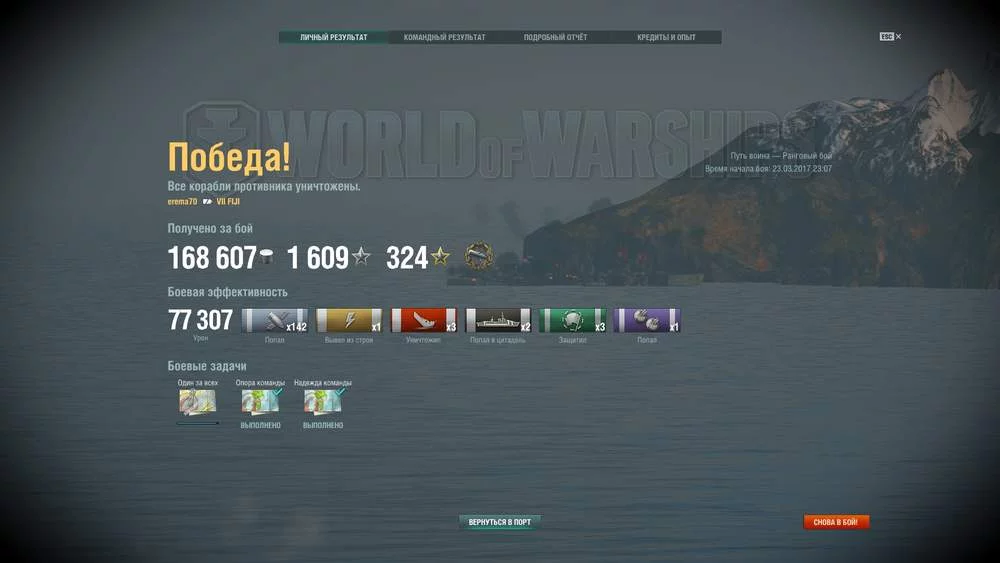Choose the Попал в цитадель ribbon
The image size is (1000, 563).
click(498, 321)
